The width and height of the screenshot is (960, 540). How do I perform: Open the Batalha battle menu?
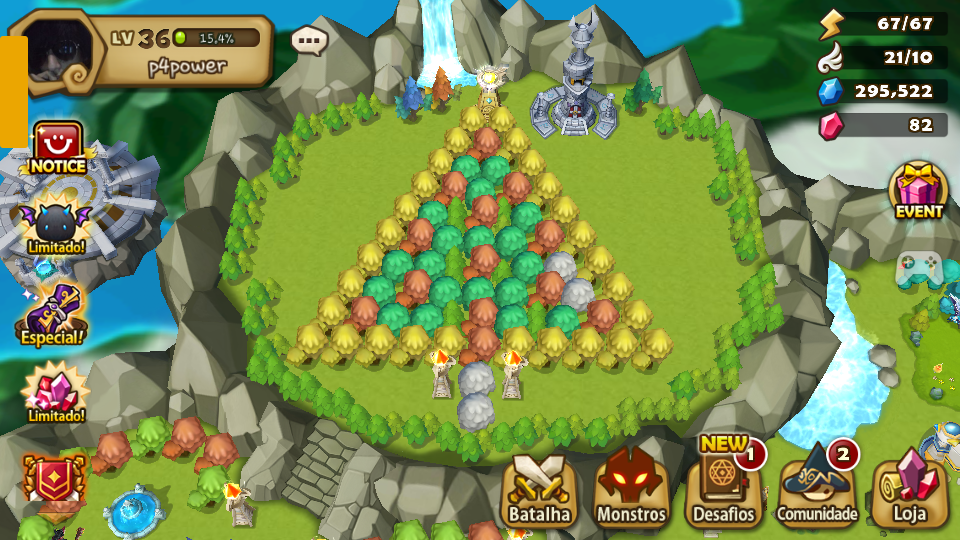pos(539,491)
